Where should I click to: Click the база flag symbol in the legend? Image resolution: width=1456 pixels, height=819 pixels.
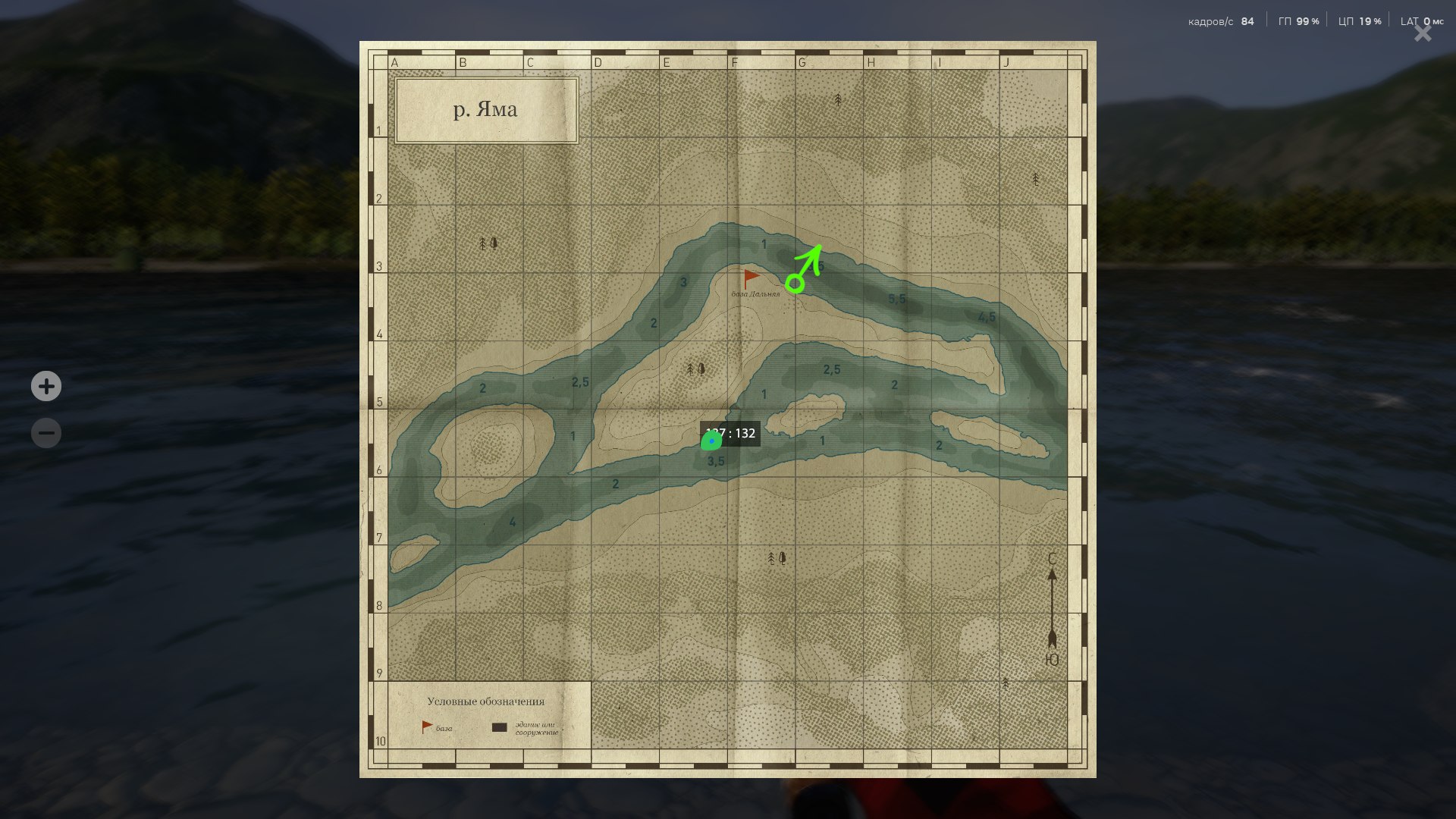(427, 726)
